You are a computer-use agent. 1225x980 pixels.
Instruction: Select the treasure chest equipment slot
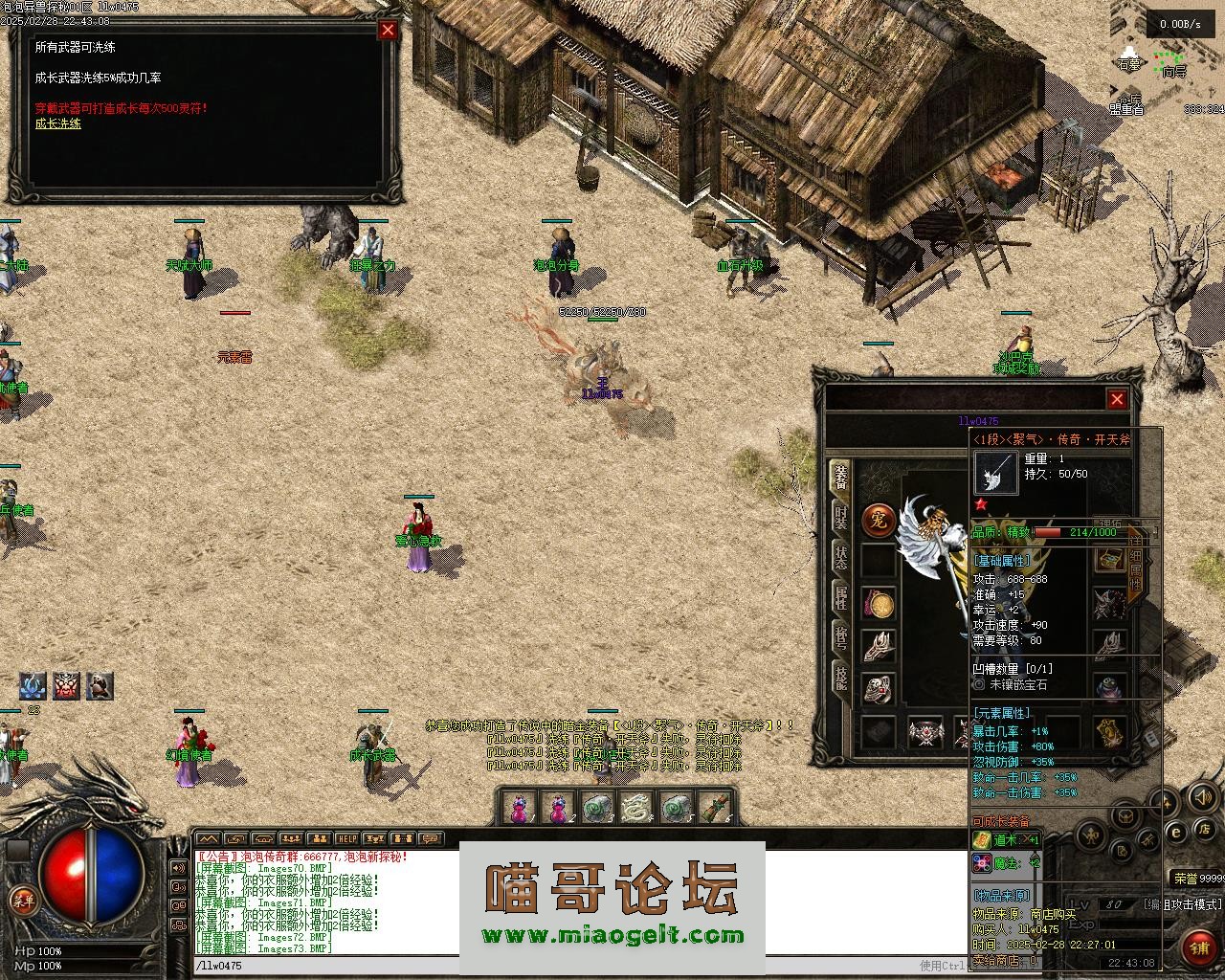(1110, 559)
